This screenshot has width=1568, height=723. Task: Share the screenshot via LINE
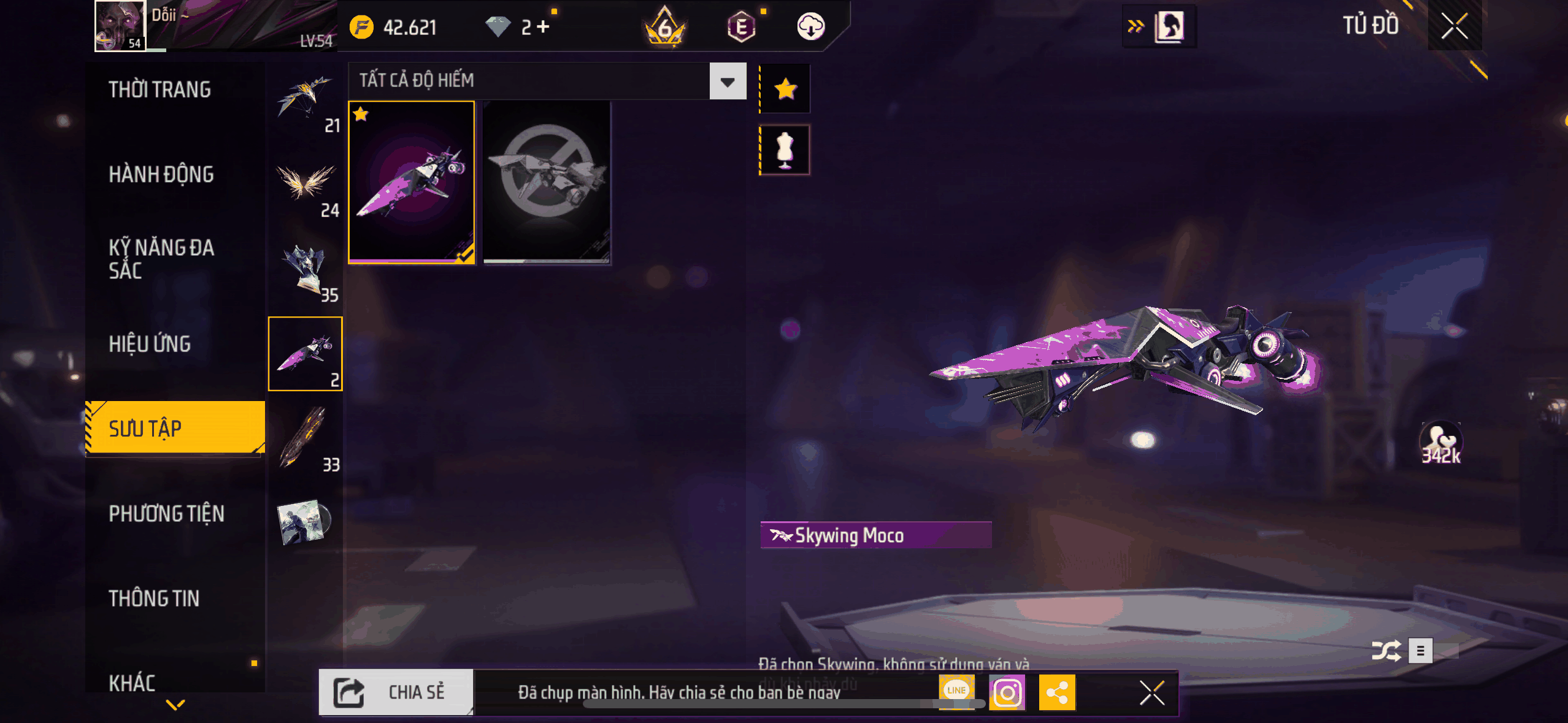pos(956,690)
